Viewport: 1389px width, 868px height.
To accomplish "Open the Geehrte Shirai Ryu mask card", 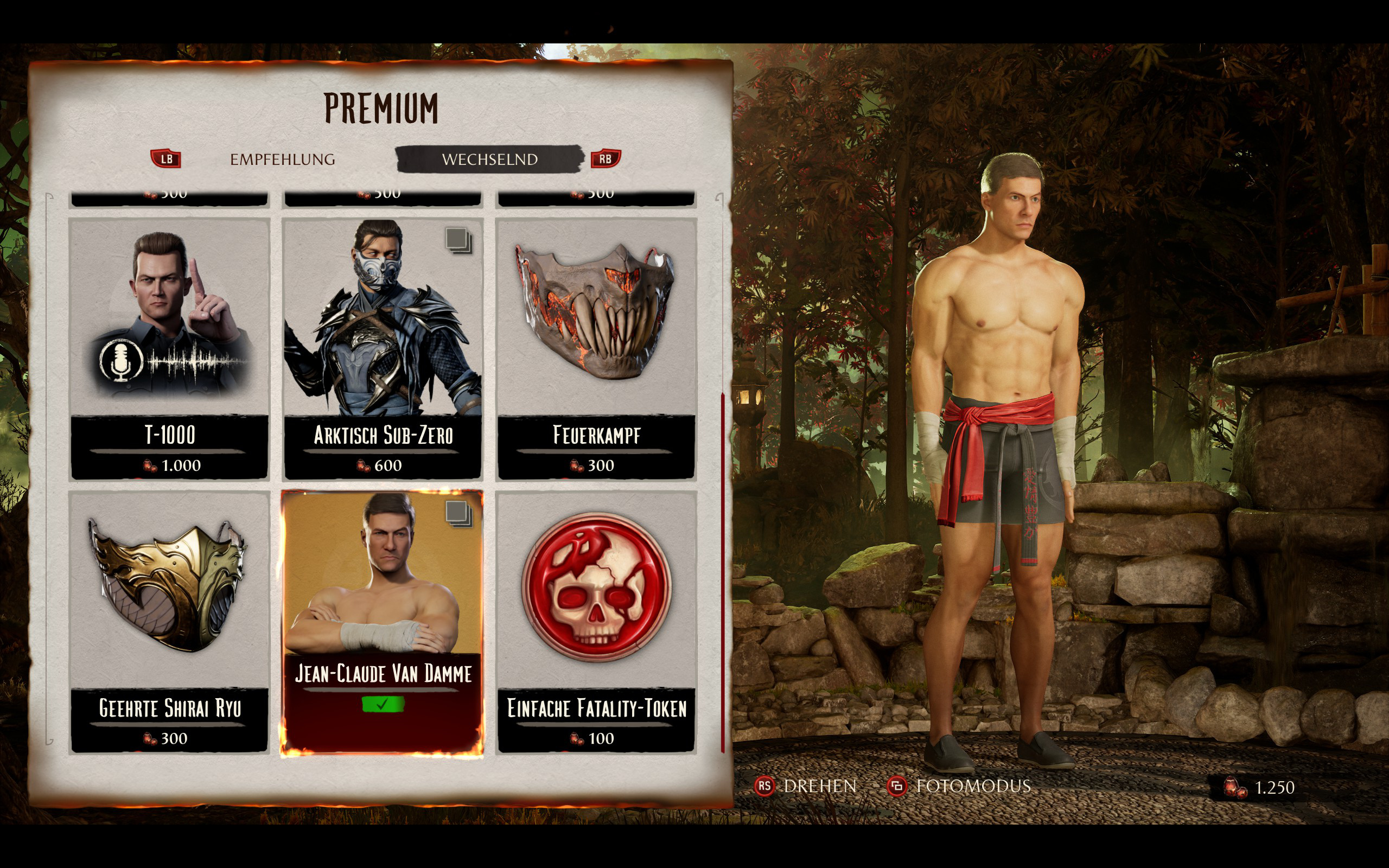I will click(x=169, y=622).
